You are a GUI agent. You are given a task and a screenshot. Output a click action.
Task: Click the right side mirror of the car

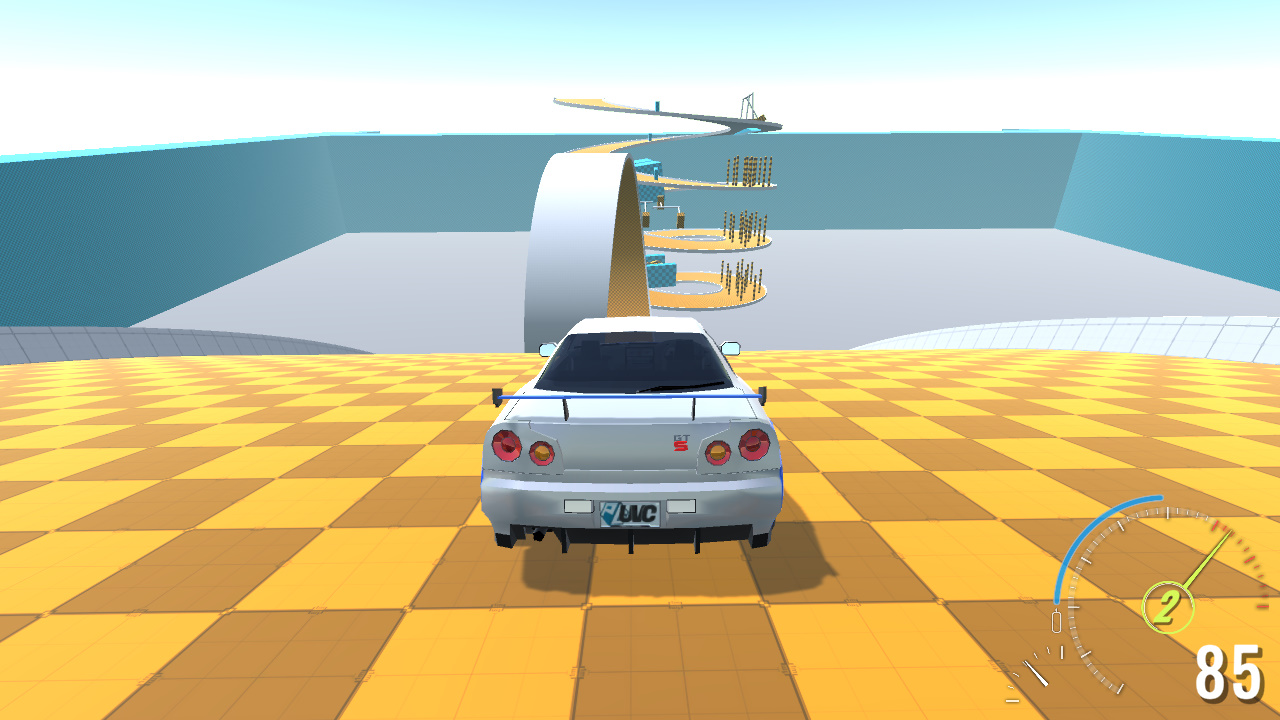pos(732,347)
